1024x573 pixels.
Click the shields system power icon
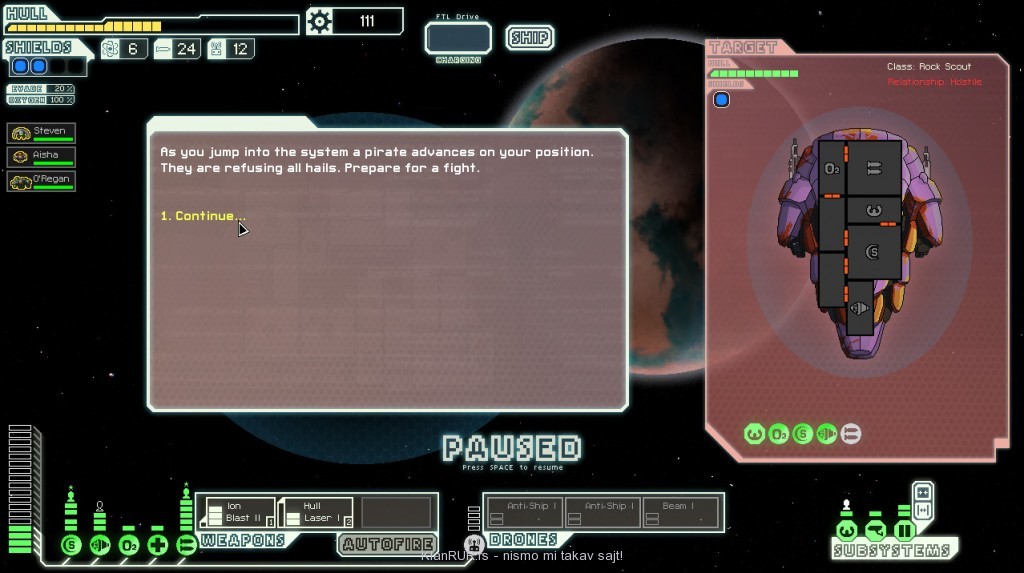point(70,545)
